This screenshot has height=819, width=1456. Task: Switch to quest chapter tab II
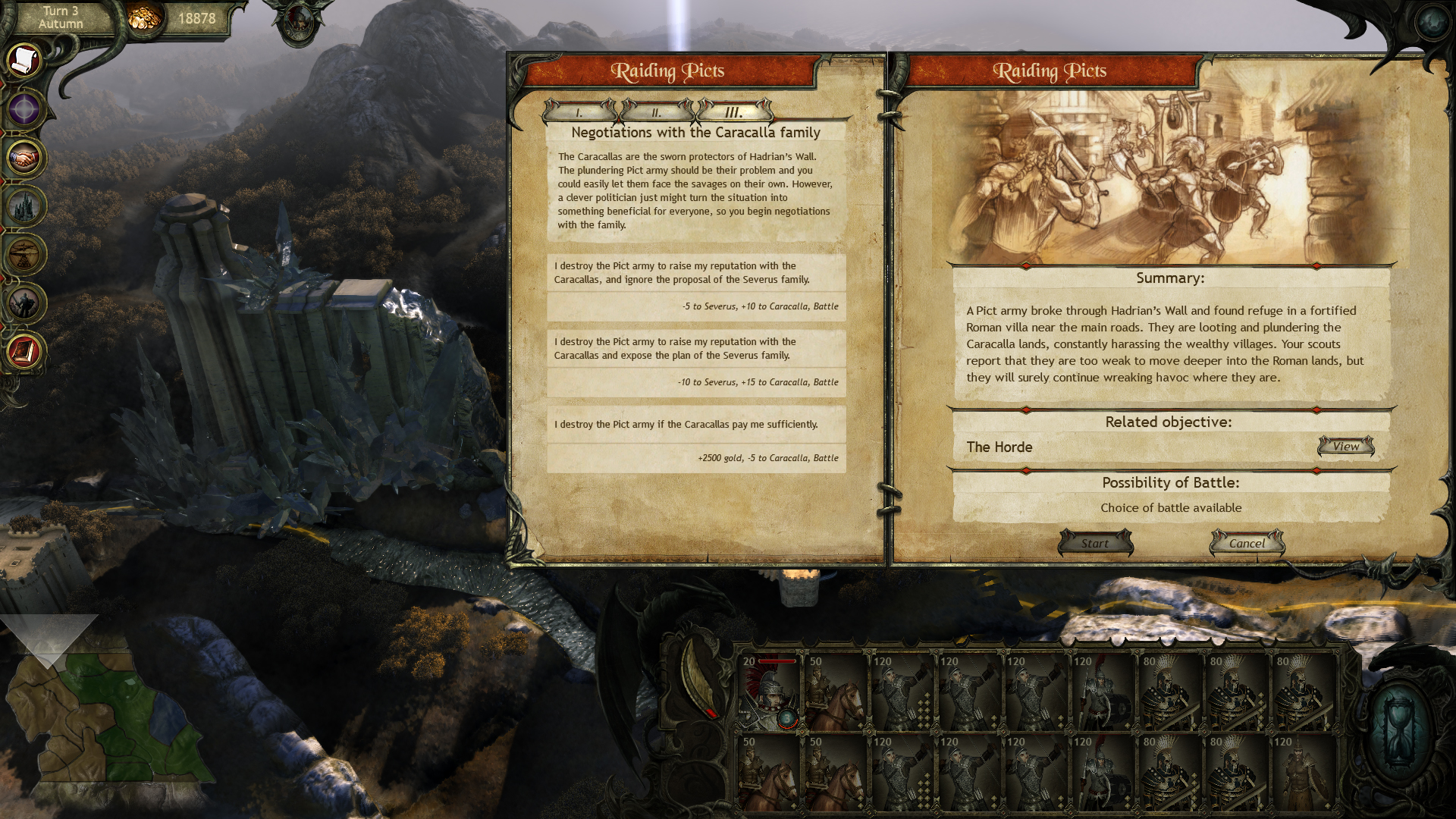click(657, 112)
